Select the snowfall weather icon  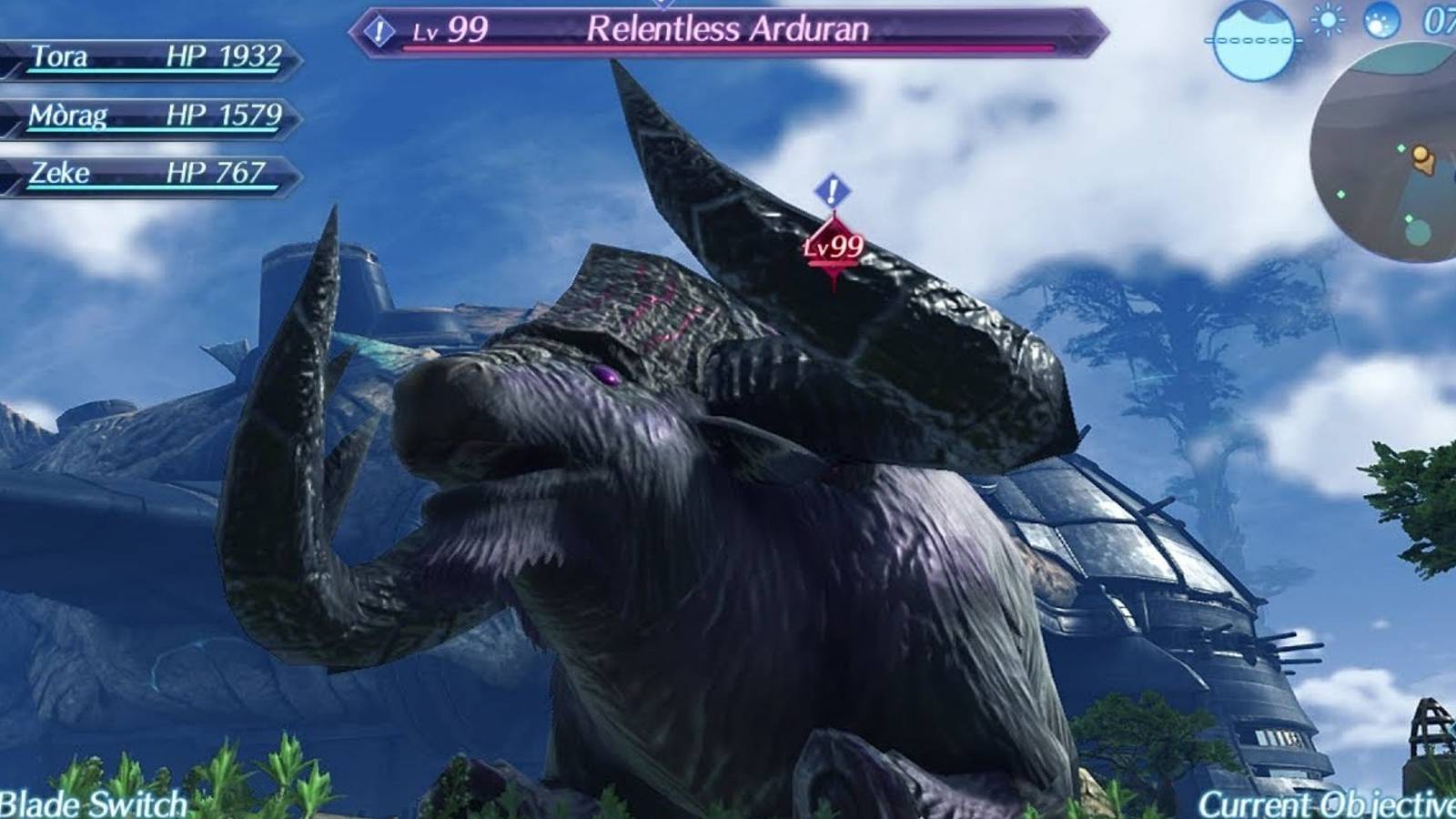point(1381,22)
